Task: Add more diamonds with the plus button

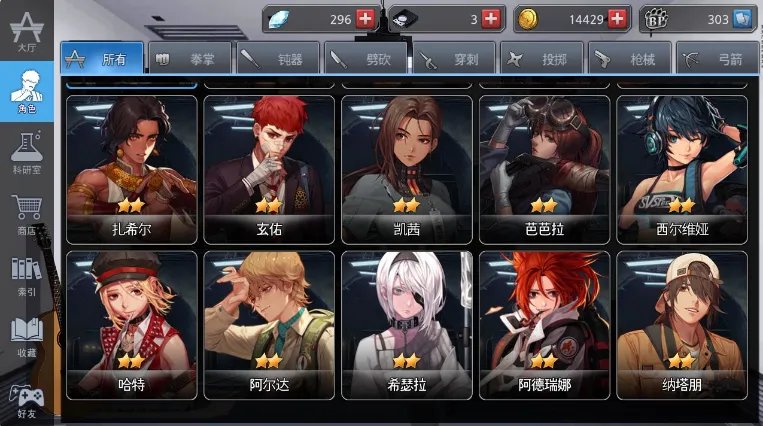Action: tap(365, 19)
